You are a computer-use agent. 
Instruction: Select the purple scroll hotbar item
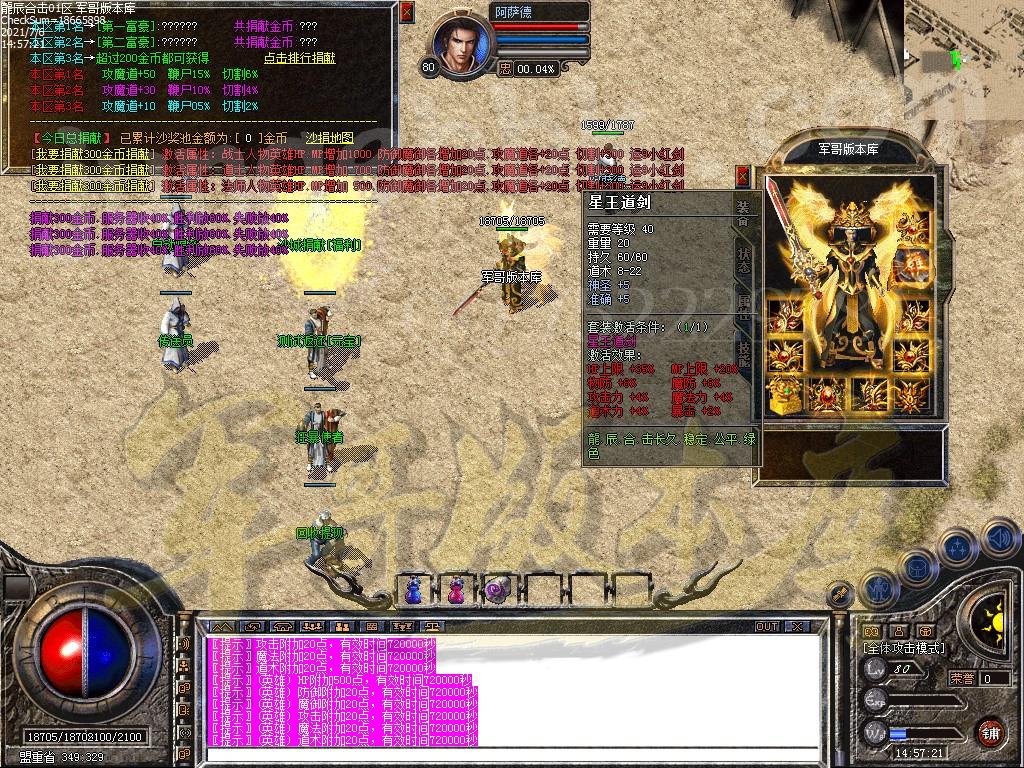click(497, 590)
